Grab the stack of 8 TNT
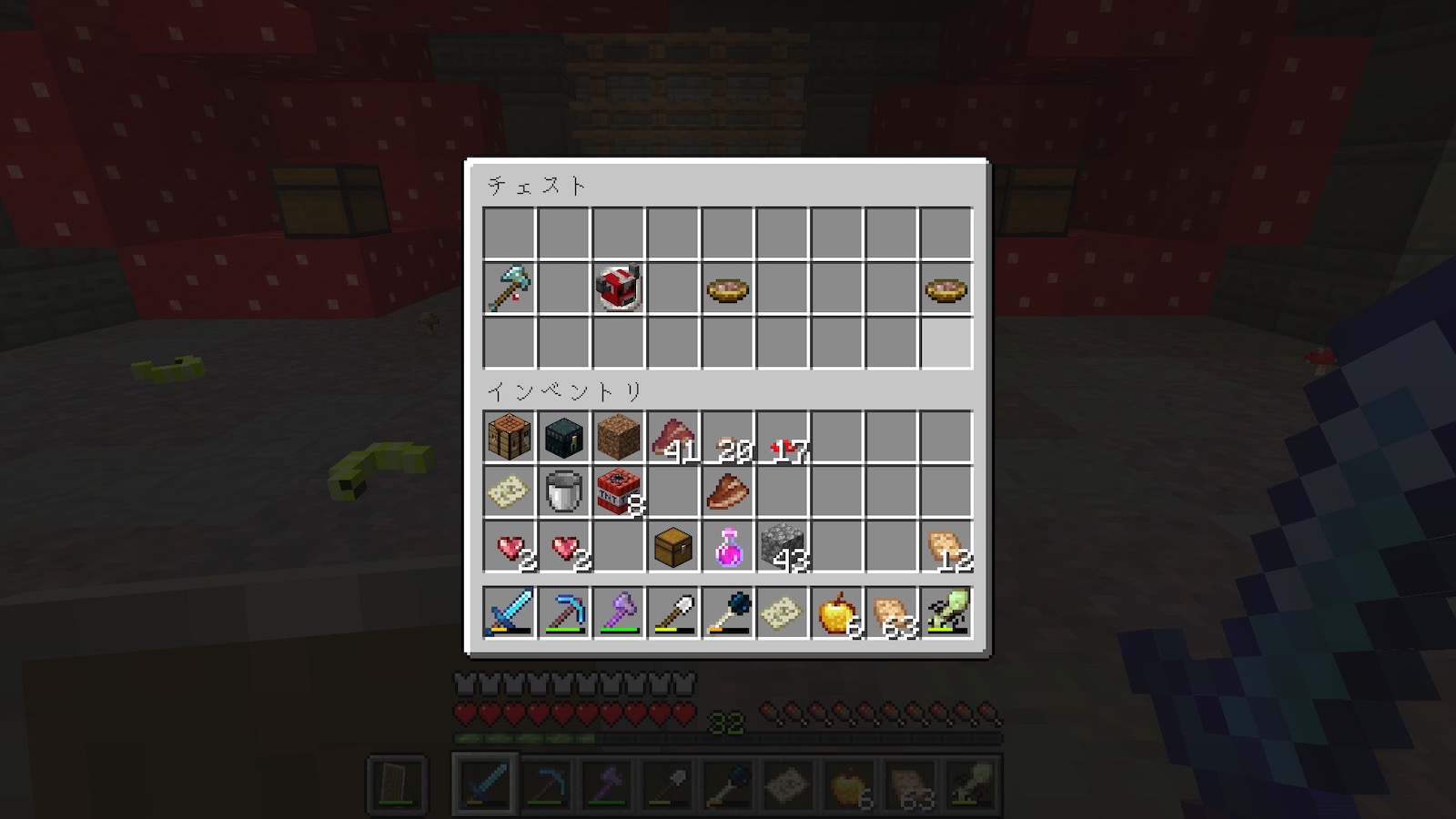 coord(618,492)
